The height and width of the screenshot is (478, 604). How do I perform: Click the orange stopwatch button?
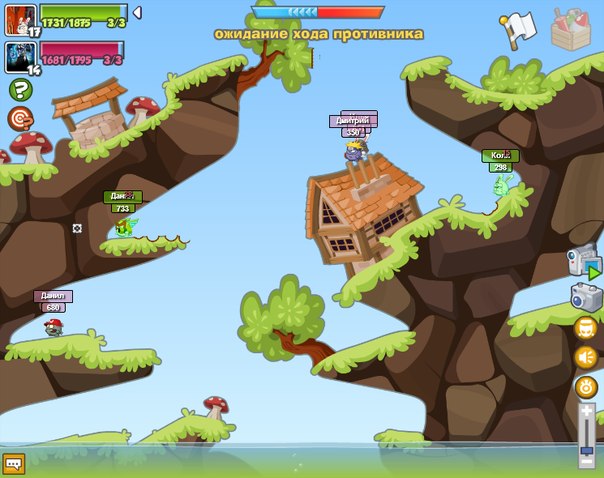click(586, 387)
